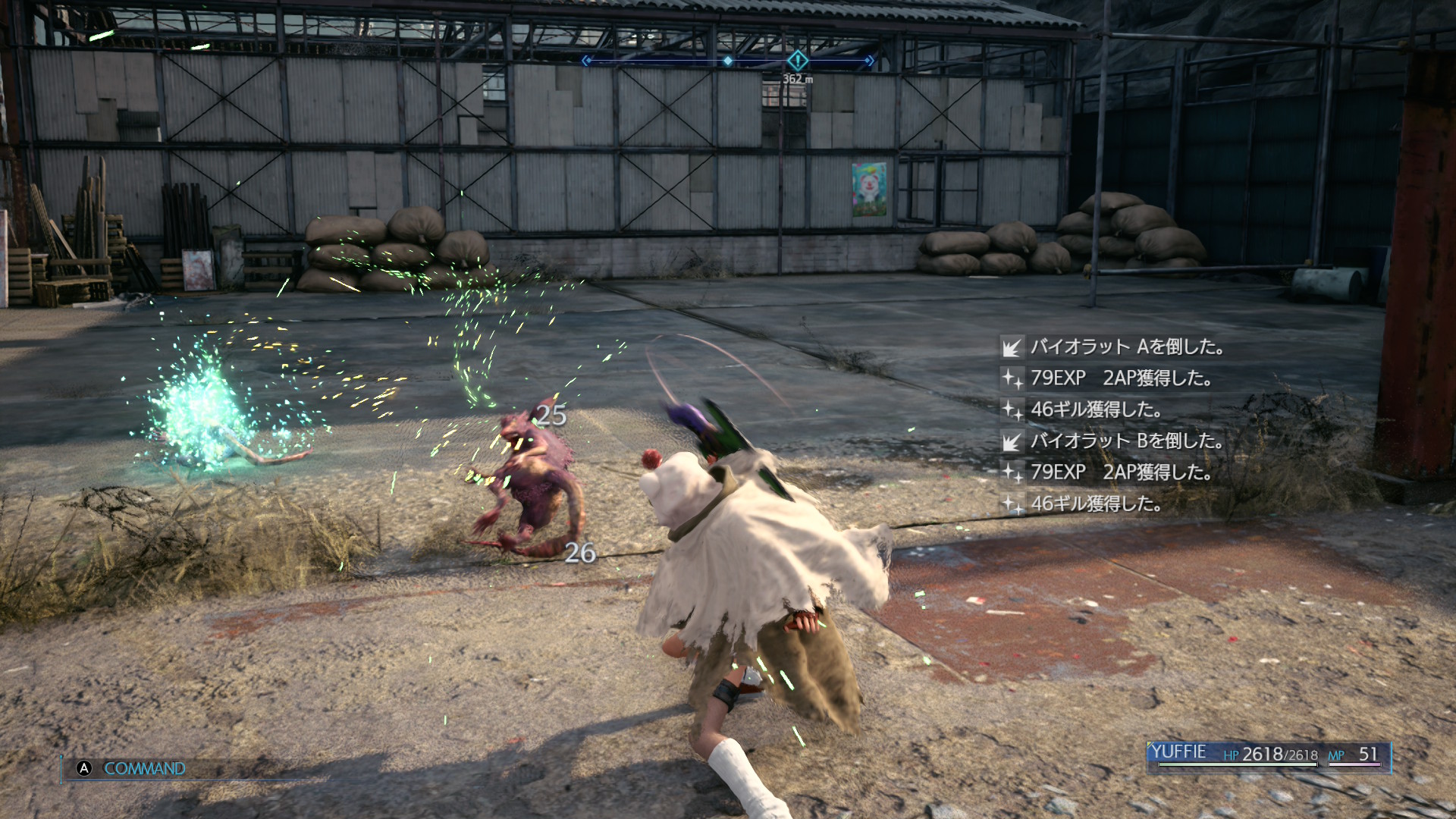Select the objective marker on the compass
The height and width of the screenshot is (819, 1456).
797,60
